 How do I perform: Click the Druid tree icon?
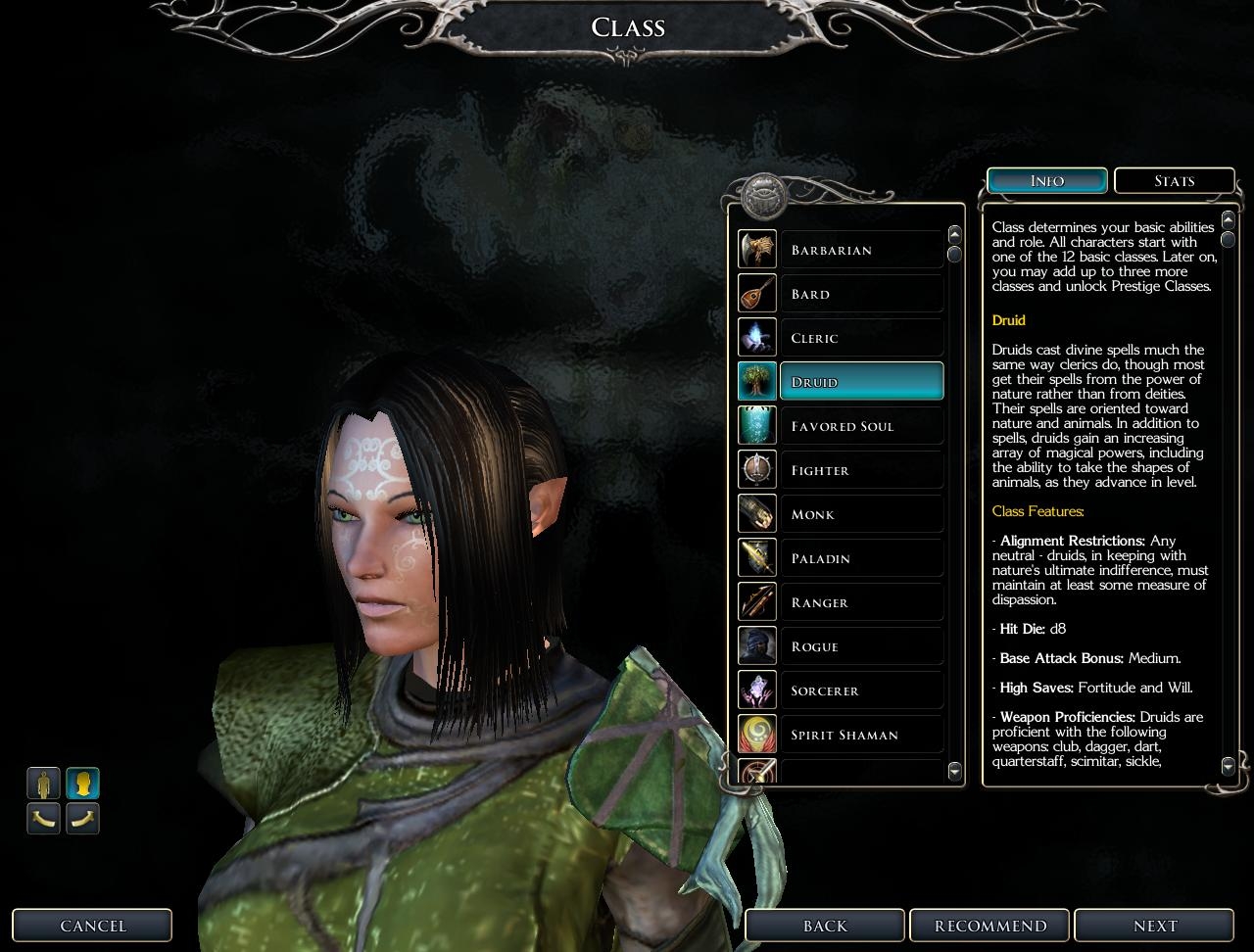click(x=757, y=382)
